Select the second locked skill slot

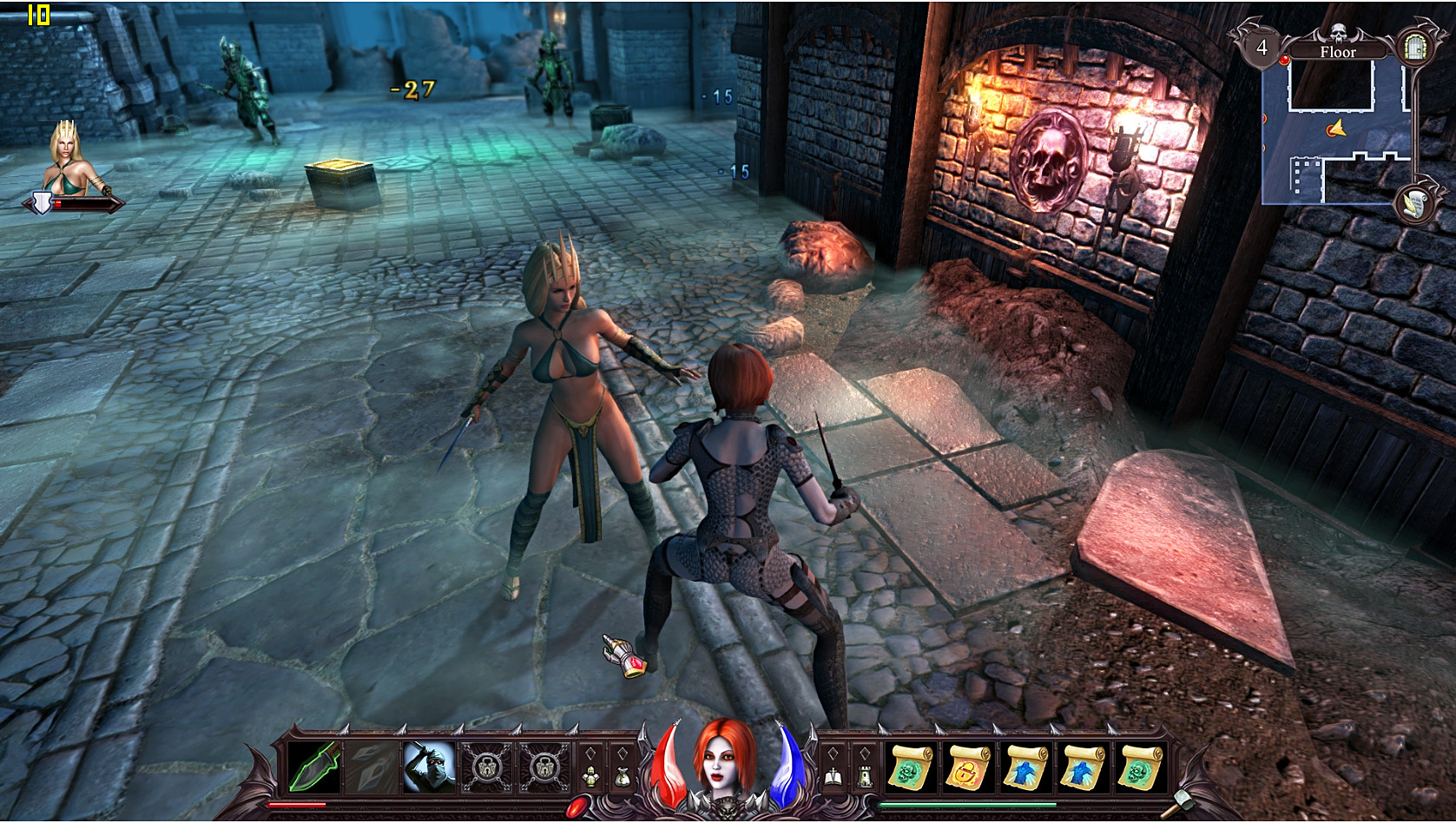pos(544,767)
